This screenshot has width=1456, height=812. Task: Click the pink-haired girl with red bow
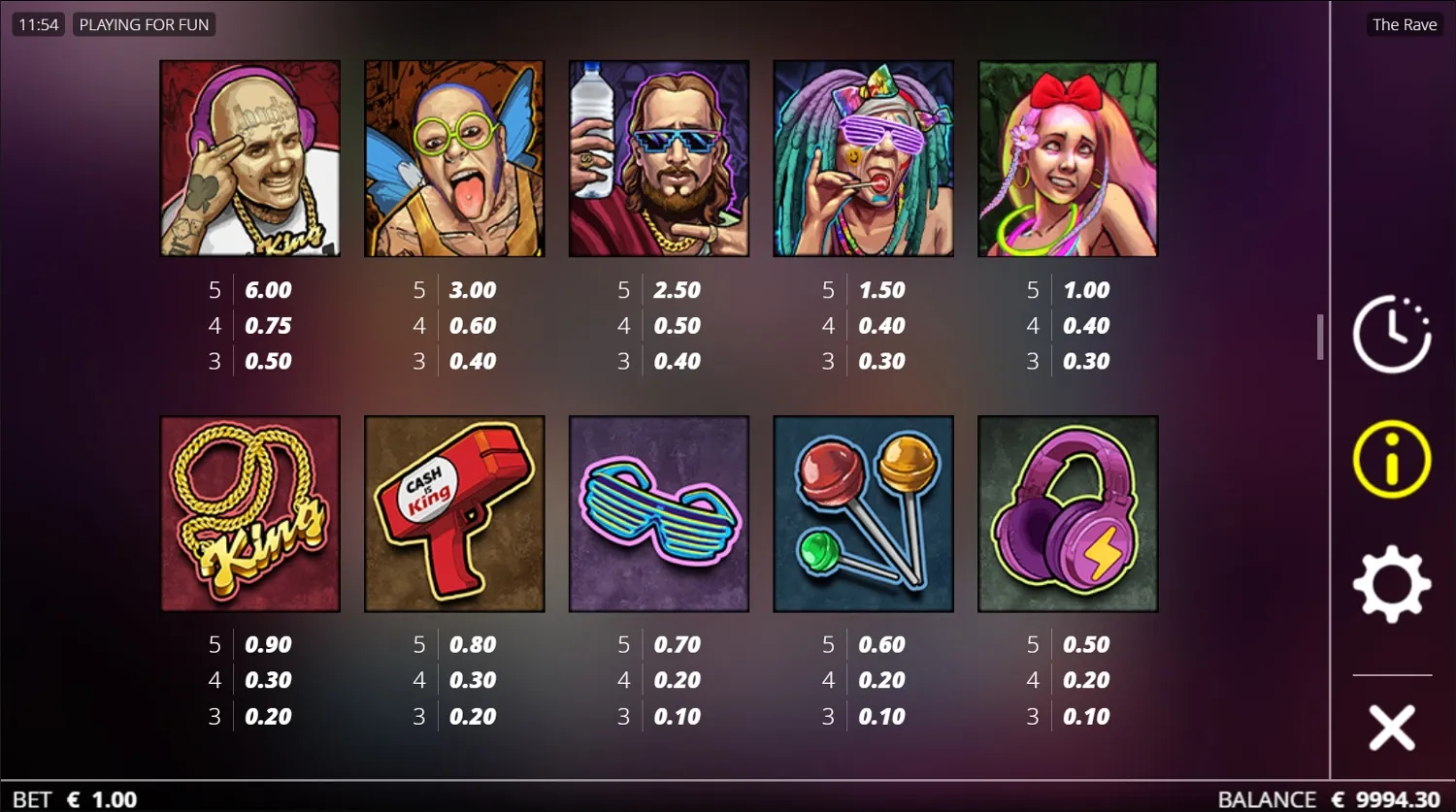(x=1067, y=158)
